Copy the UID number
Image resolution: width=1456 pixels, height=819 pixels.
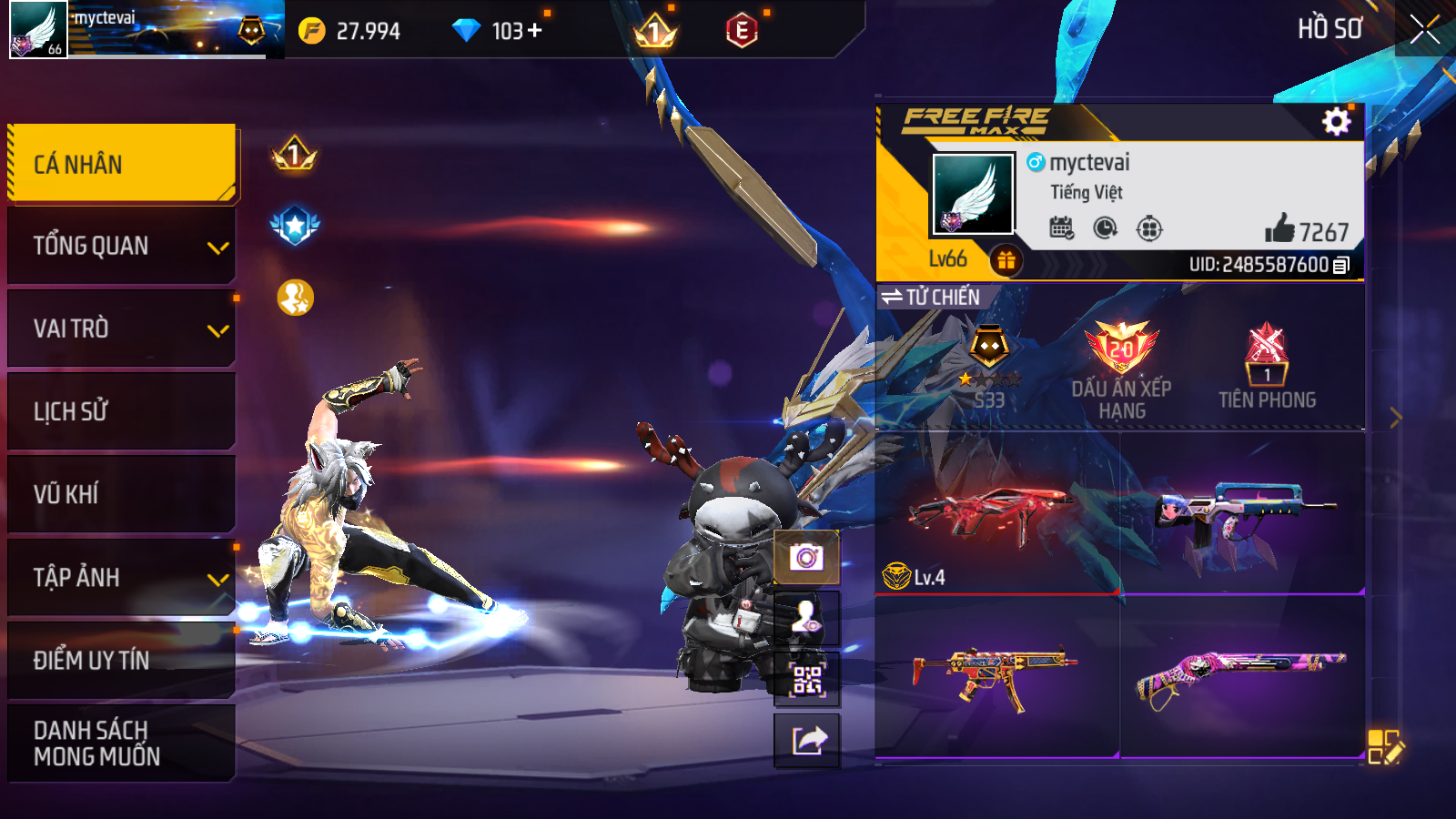(x=1341, y=265)
